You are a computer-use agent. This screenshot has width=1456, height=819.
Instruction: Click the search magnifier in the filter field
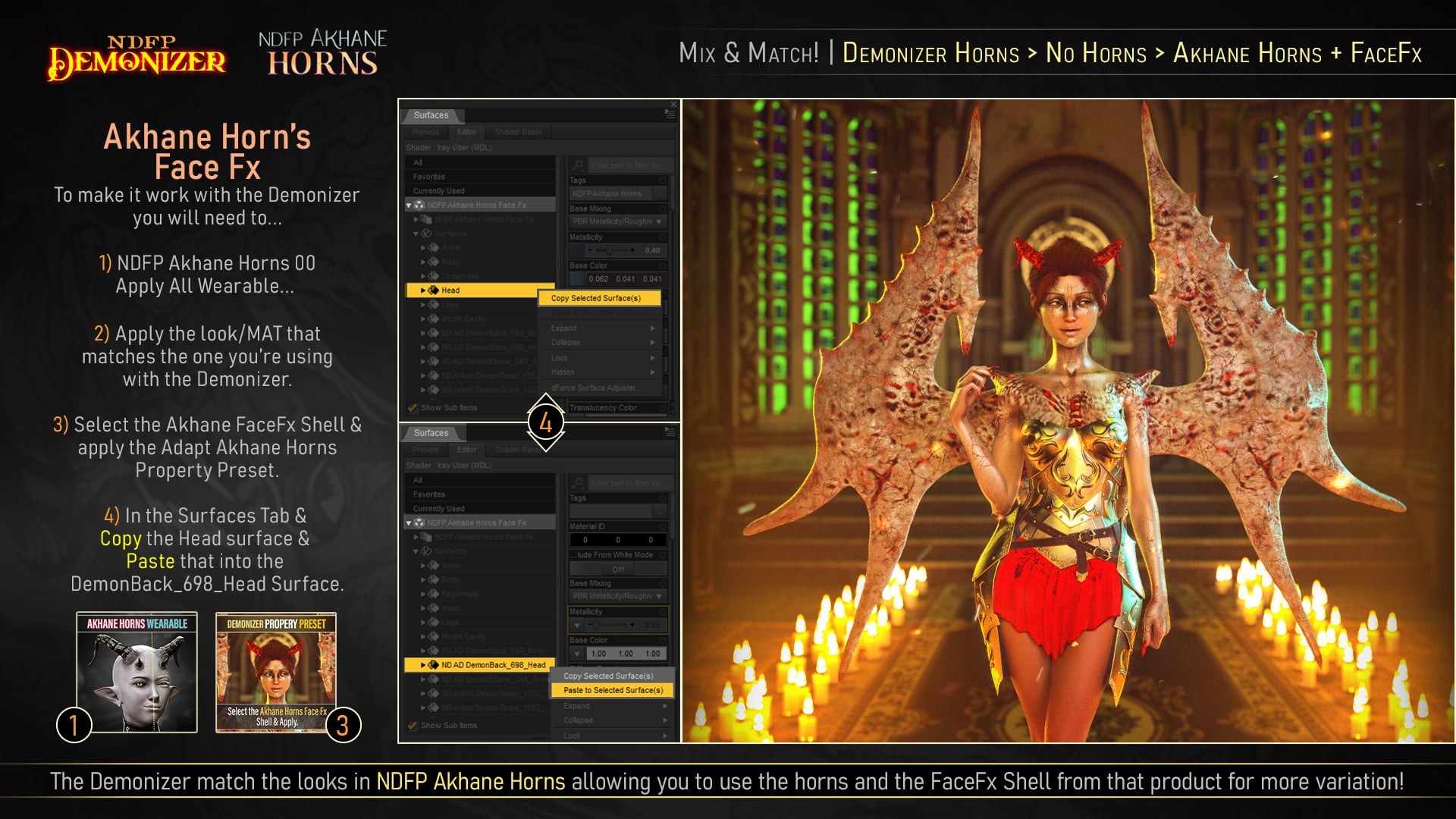tap(579, 165)
